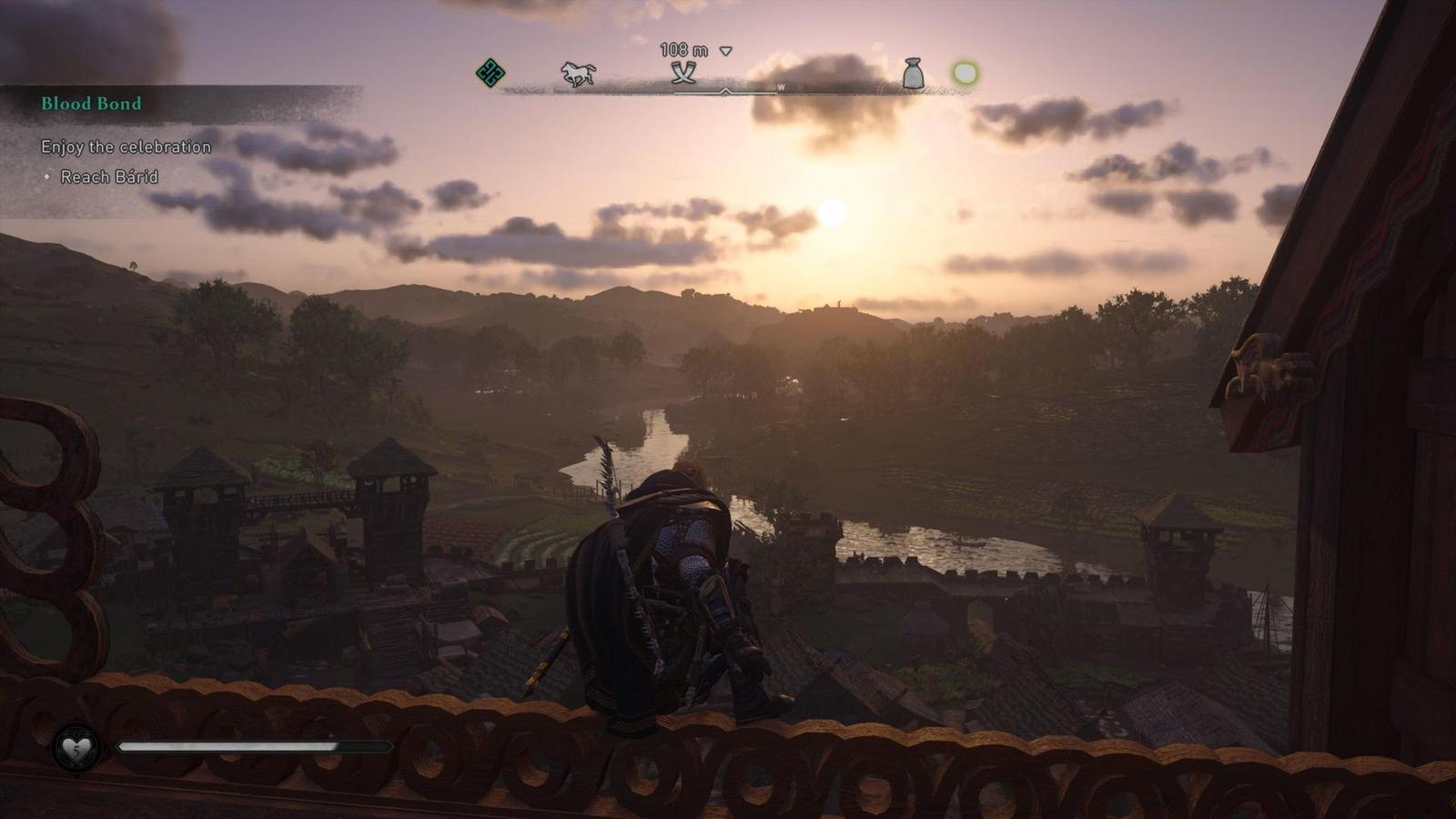
Task: Click the glowing green dot on the compass
Action: [x=965, y=73]
